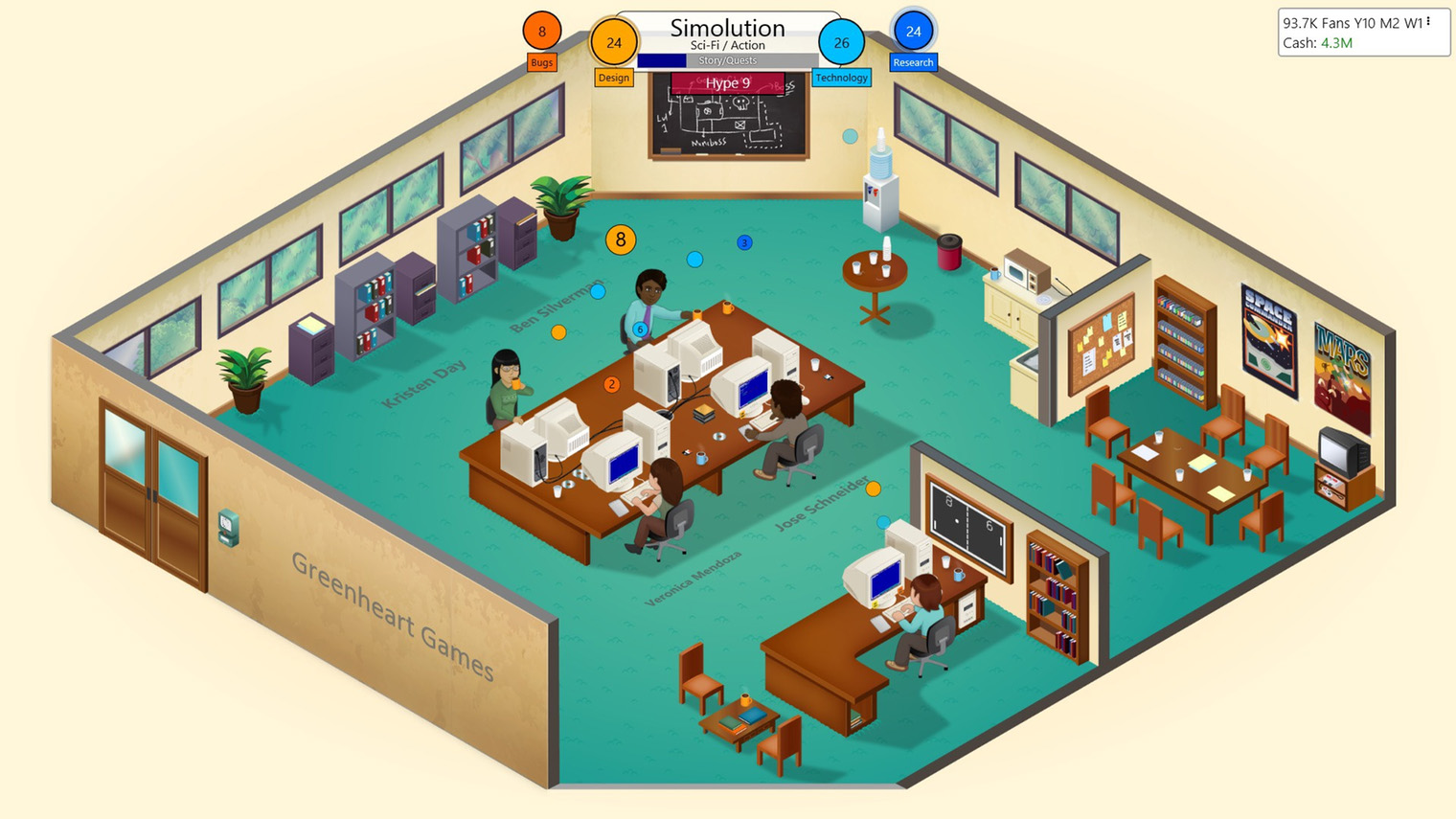The width and height of the screenshot is (1456, 819).
Task: Click the red Hype 9 banner
Action: coord(727,83)
